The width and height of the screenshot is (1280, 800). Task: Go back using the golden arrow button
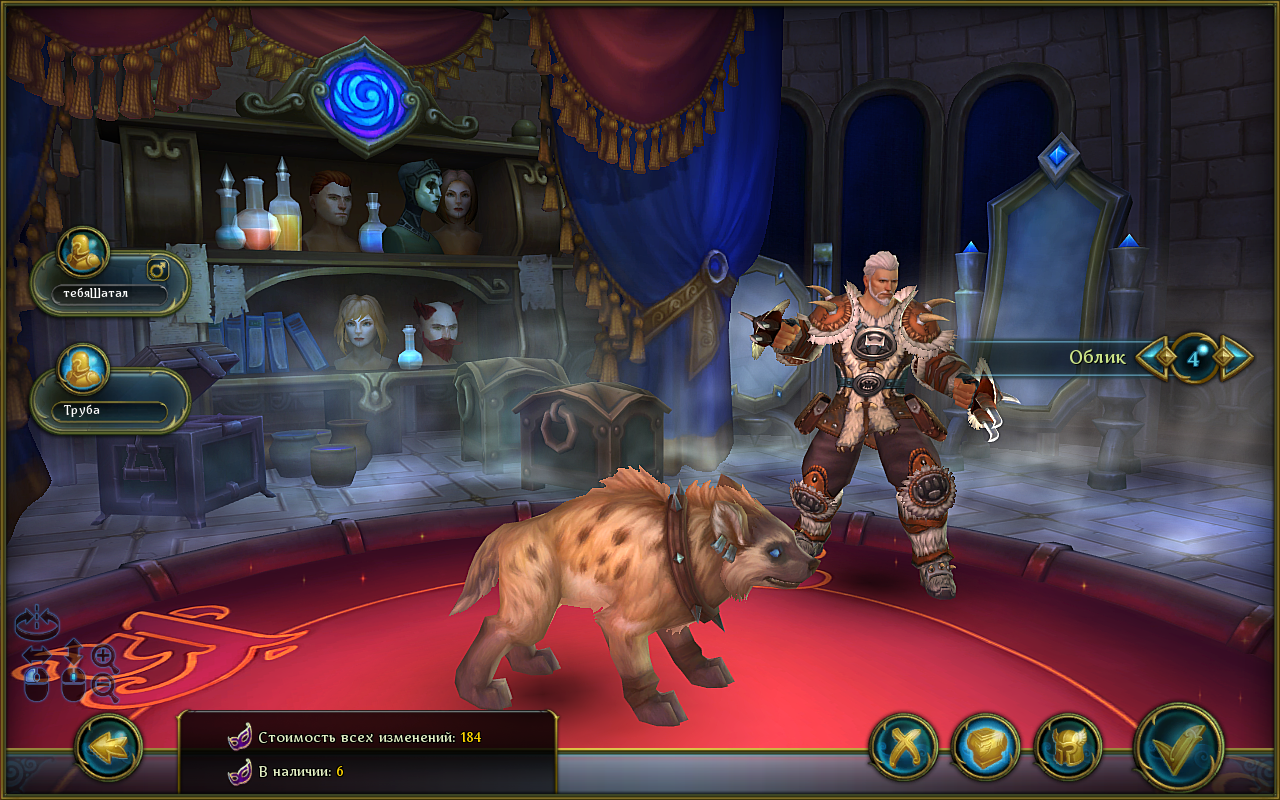[109, 747]
